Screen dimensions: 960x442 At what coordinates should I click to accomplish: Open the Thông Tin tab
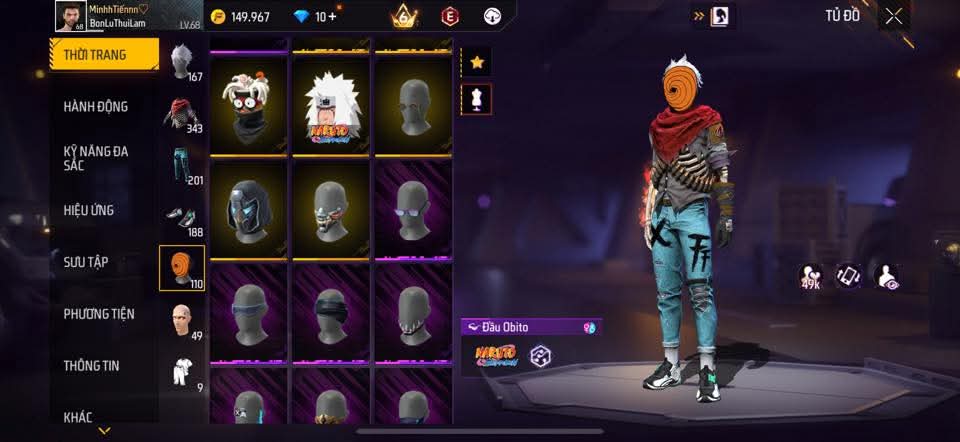(91, 366)
